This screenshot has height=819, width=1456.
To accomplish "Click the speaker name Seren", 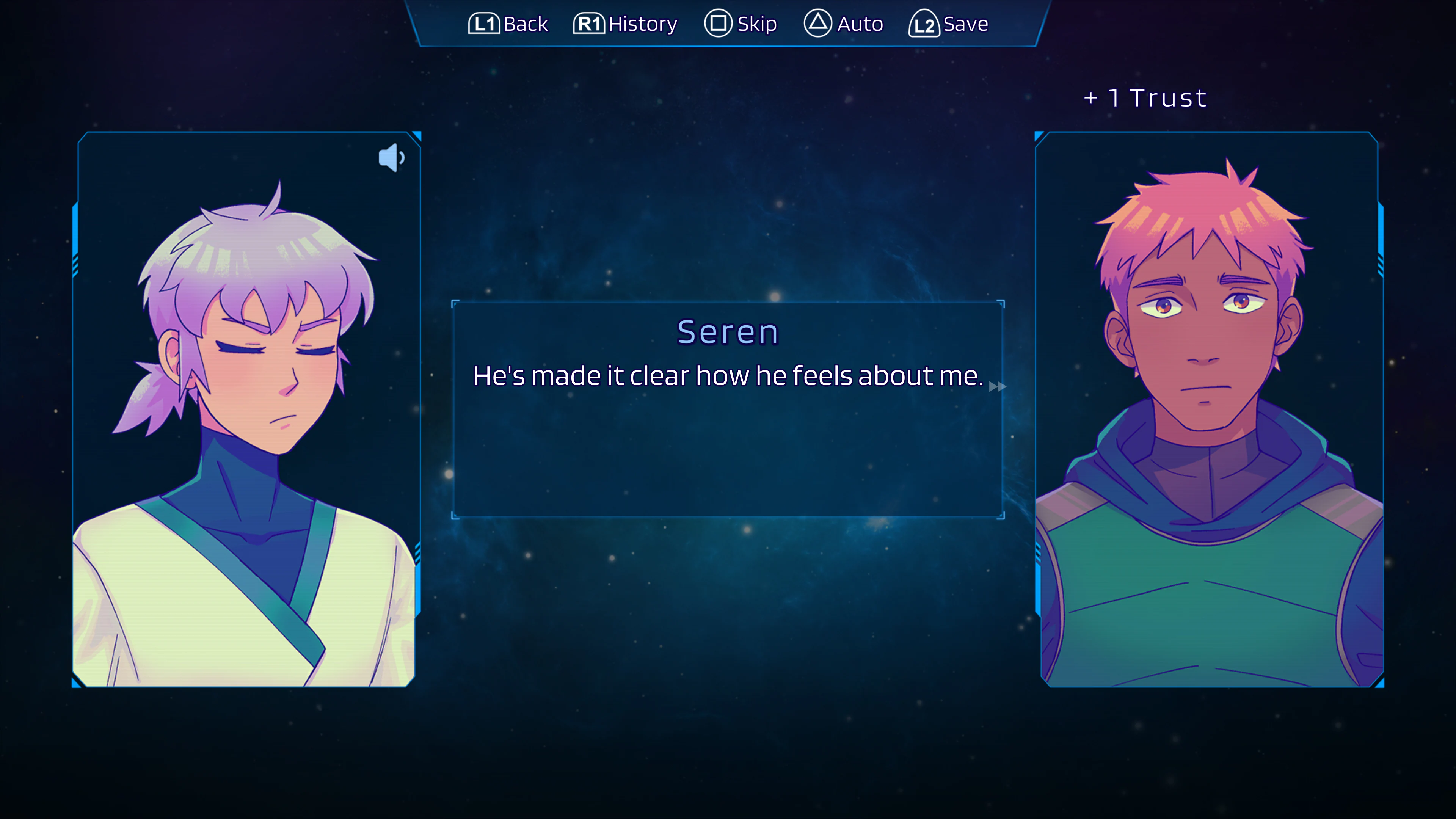I will 728,332.
